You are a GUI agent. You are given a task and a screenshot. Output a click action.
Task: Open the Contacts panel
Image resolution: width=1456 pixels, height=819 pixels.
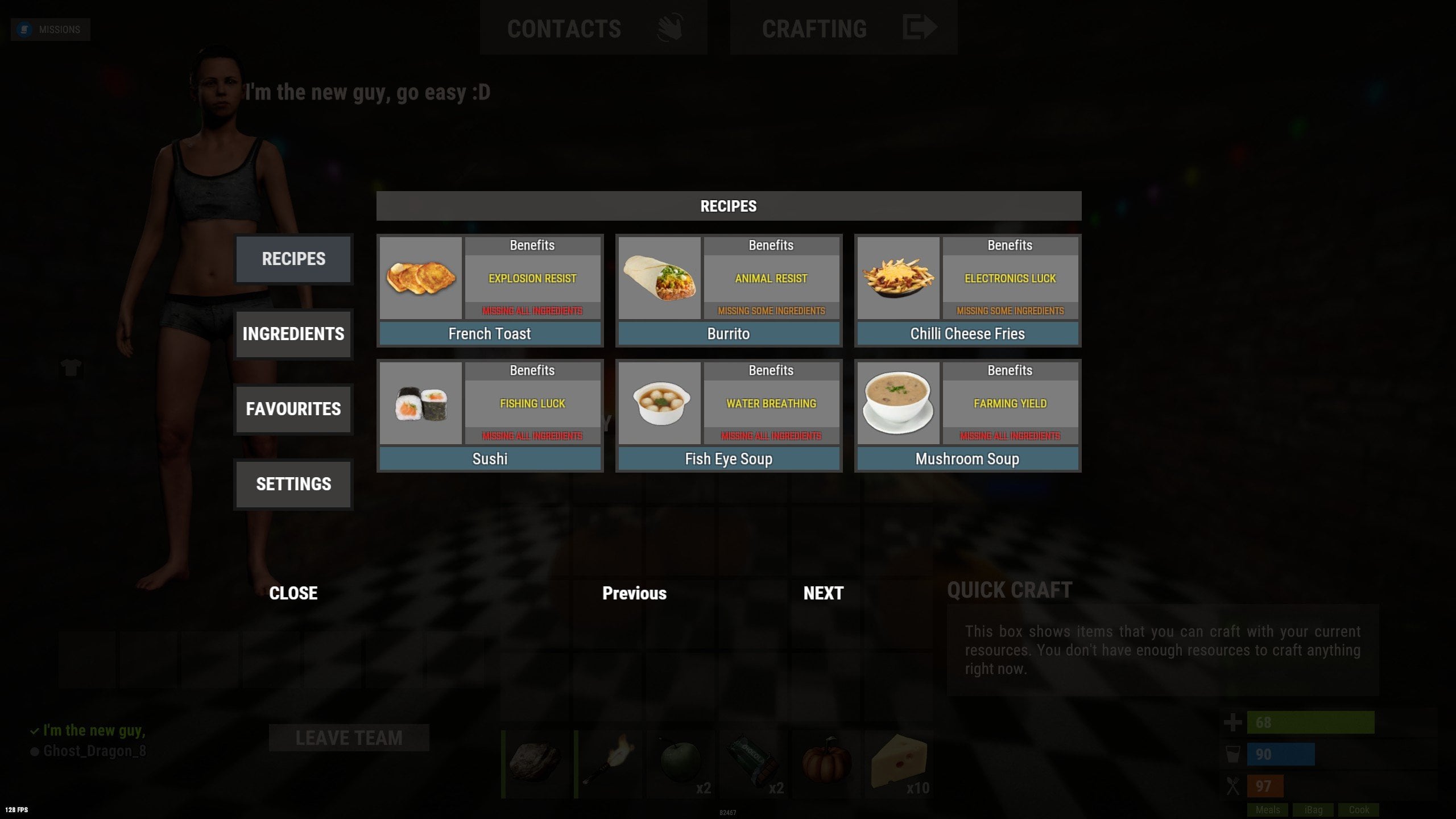tap(593, 28)
